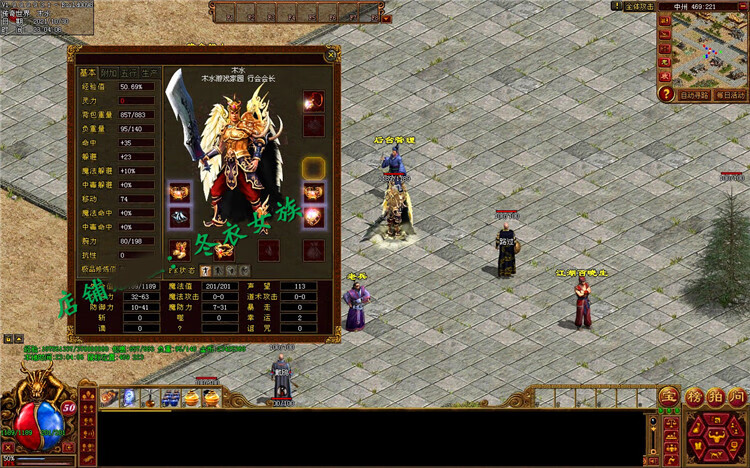750x468 pixels.
Task: Select the 生产 tab
Action: click(x=150, y=73)
